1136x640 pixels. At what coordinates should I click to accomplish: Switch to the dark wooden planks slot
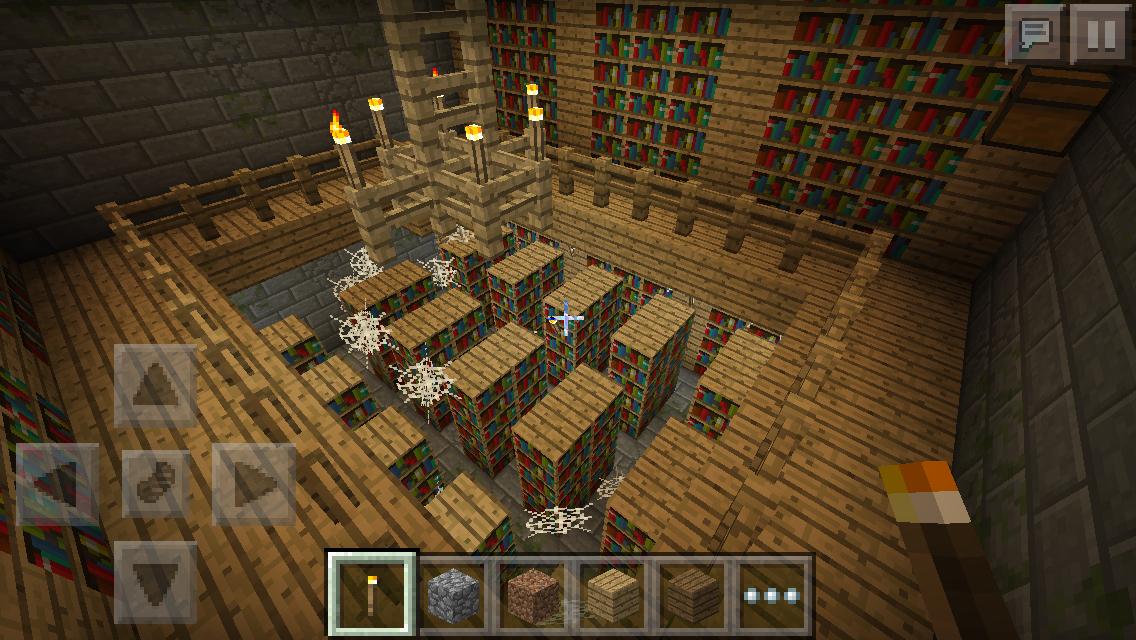click(x=690, y=594)
